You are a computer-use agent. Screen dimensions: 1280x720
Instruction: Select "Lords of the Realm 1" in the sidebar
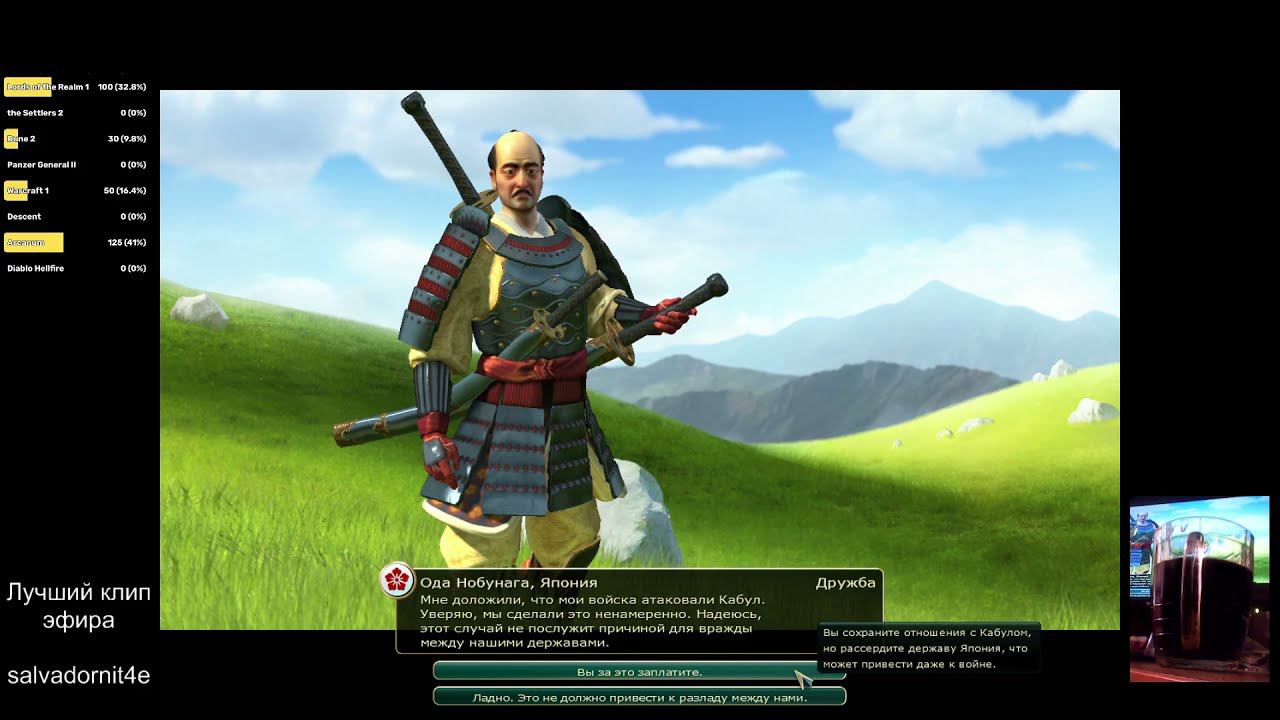(48, 87)
